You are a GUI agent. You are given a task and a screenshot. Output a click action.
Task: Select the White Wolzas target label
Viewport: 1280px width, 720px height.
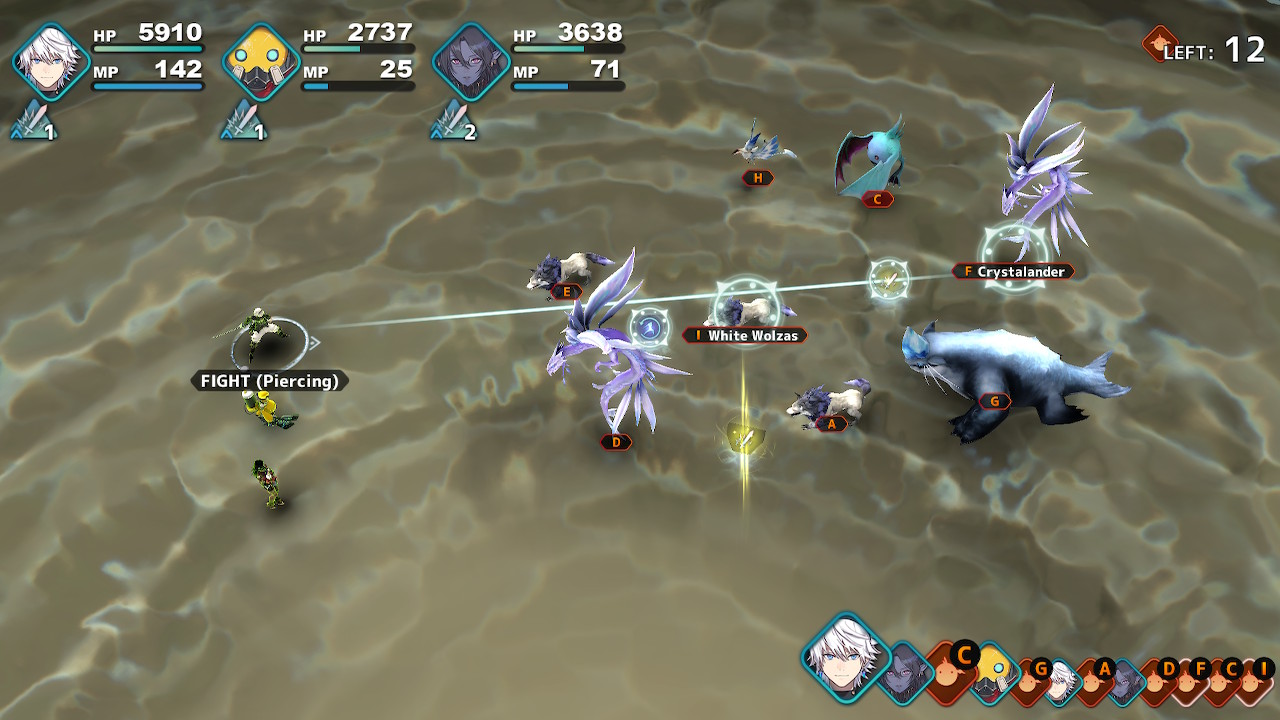click(745, 336)
